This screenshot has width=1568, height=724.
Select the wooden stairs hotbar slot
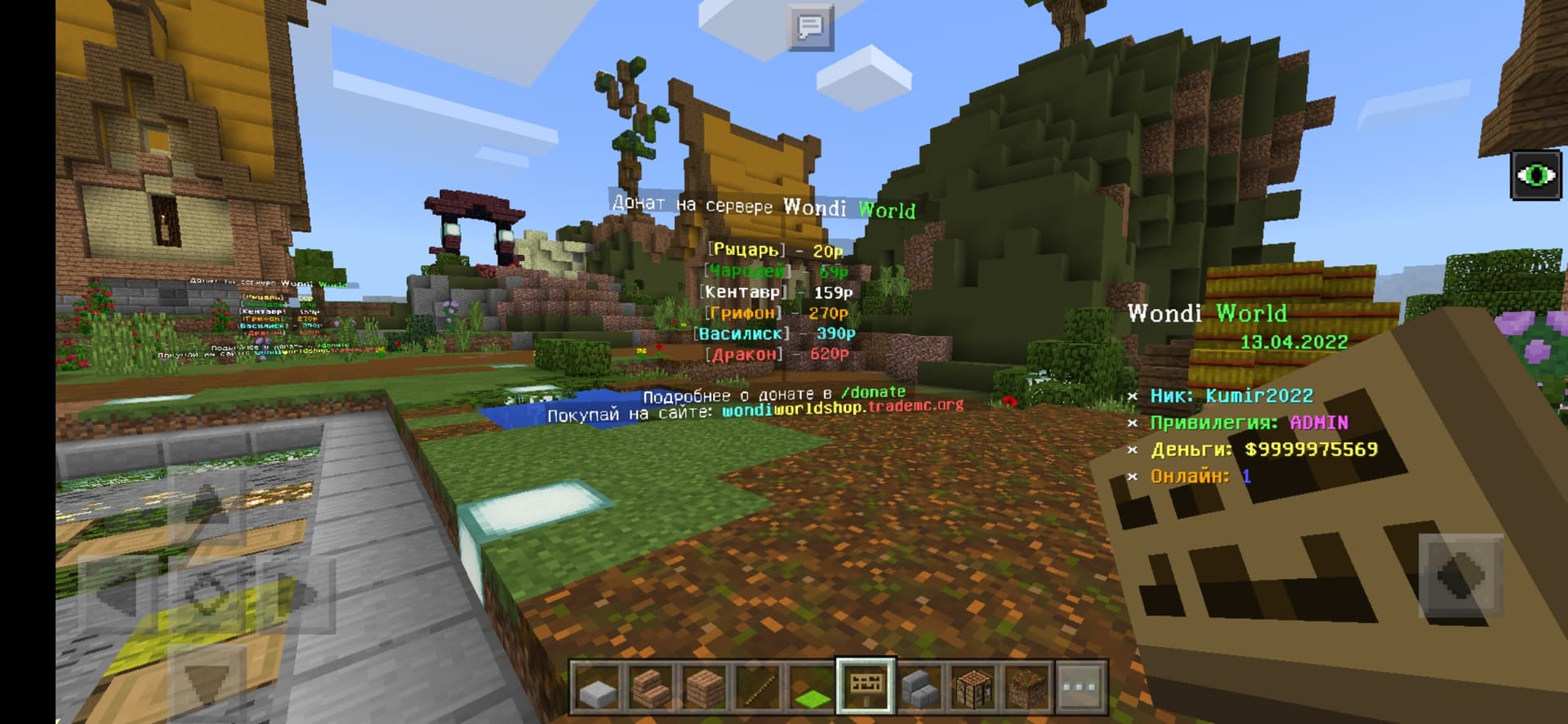coord(651,686)
